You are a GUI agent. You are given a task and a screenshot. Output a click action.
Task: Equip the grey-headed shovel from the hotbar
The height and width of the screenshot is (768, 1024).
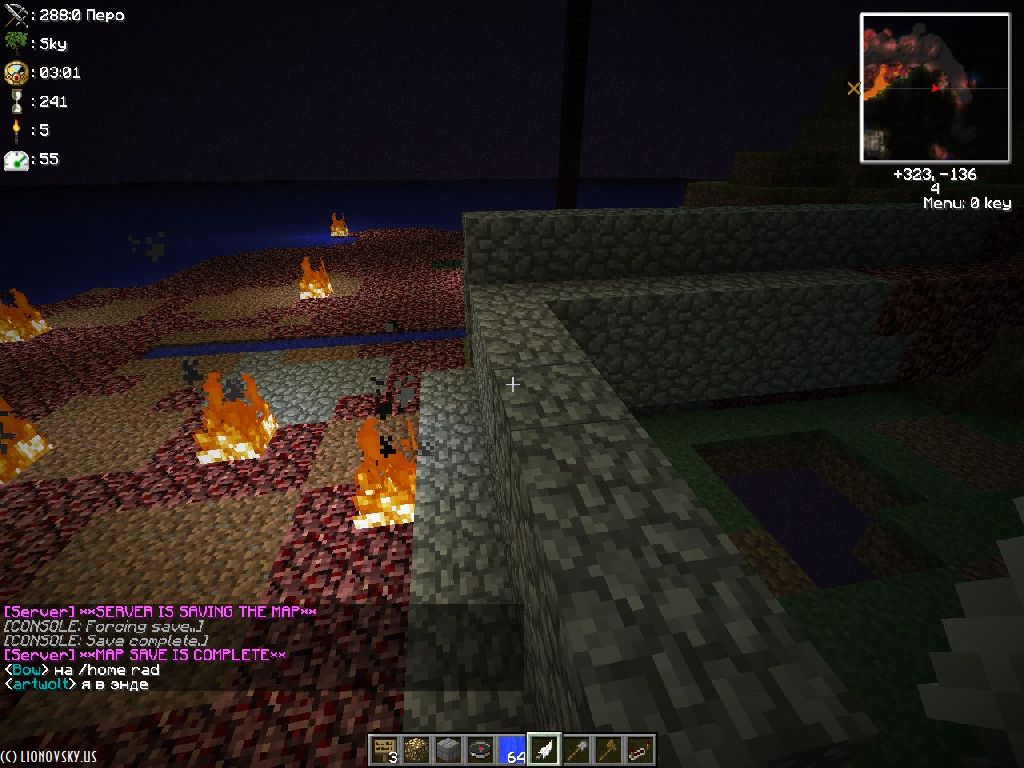576,750
